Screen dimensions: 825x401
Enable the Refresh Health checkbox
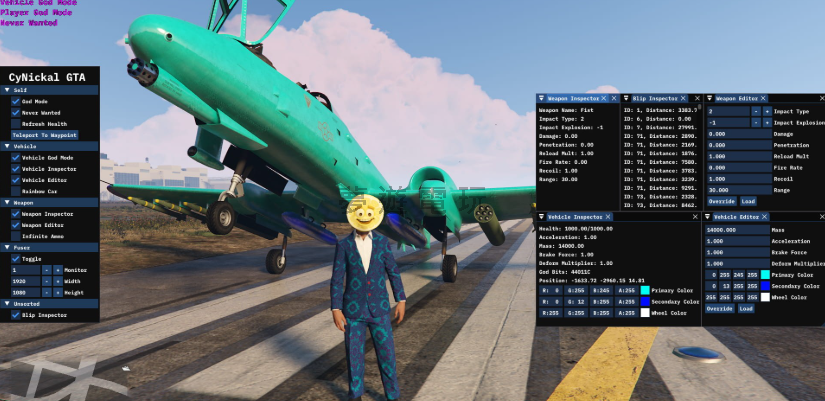(16, 123)
